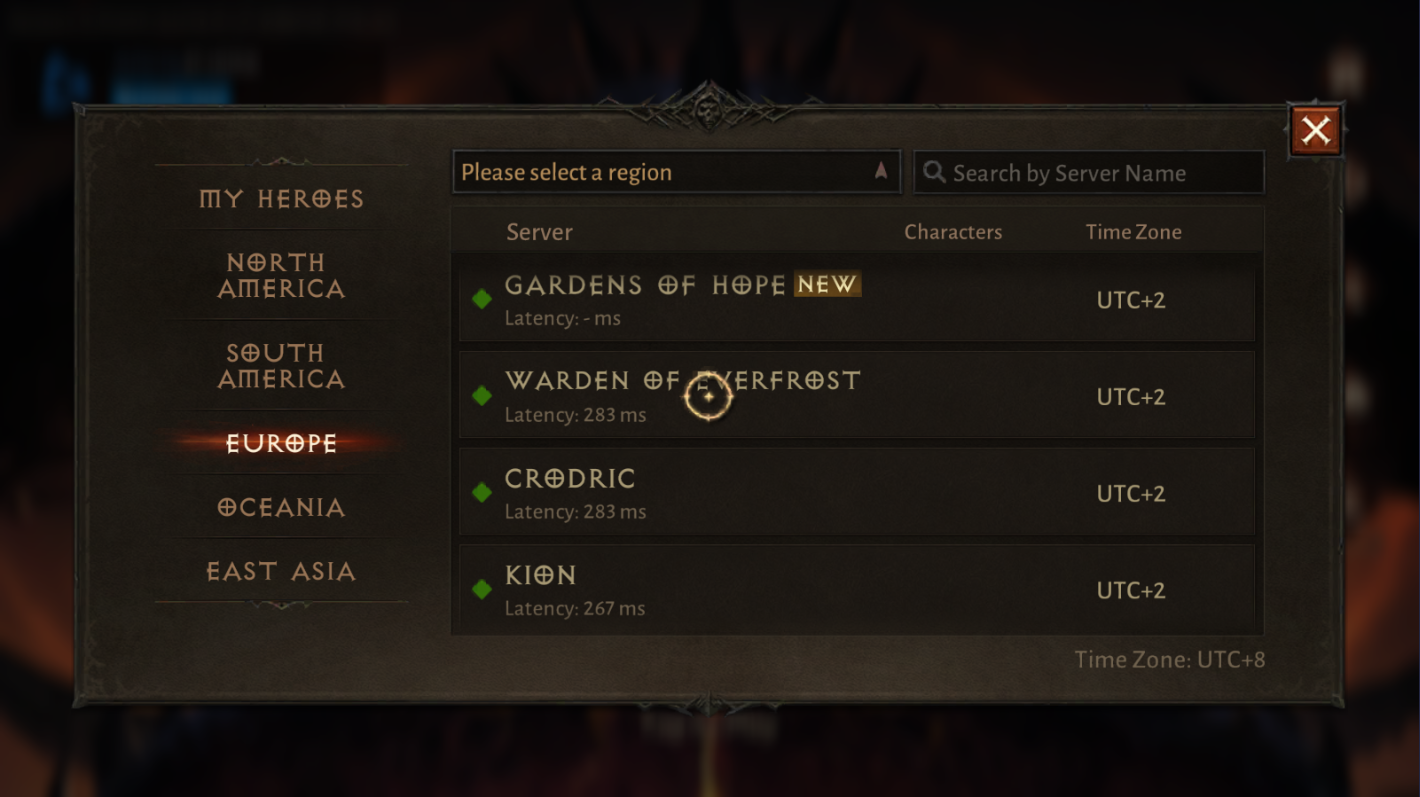Click the NEW badge on Gardens of Hope

click(x=826, y=284)
